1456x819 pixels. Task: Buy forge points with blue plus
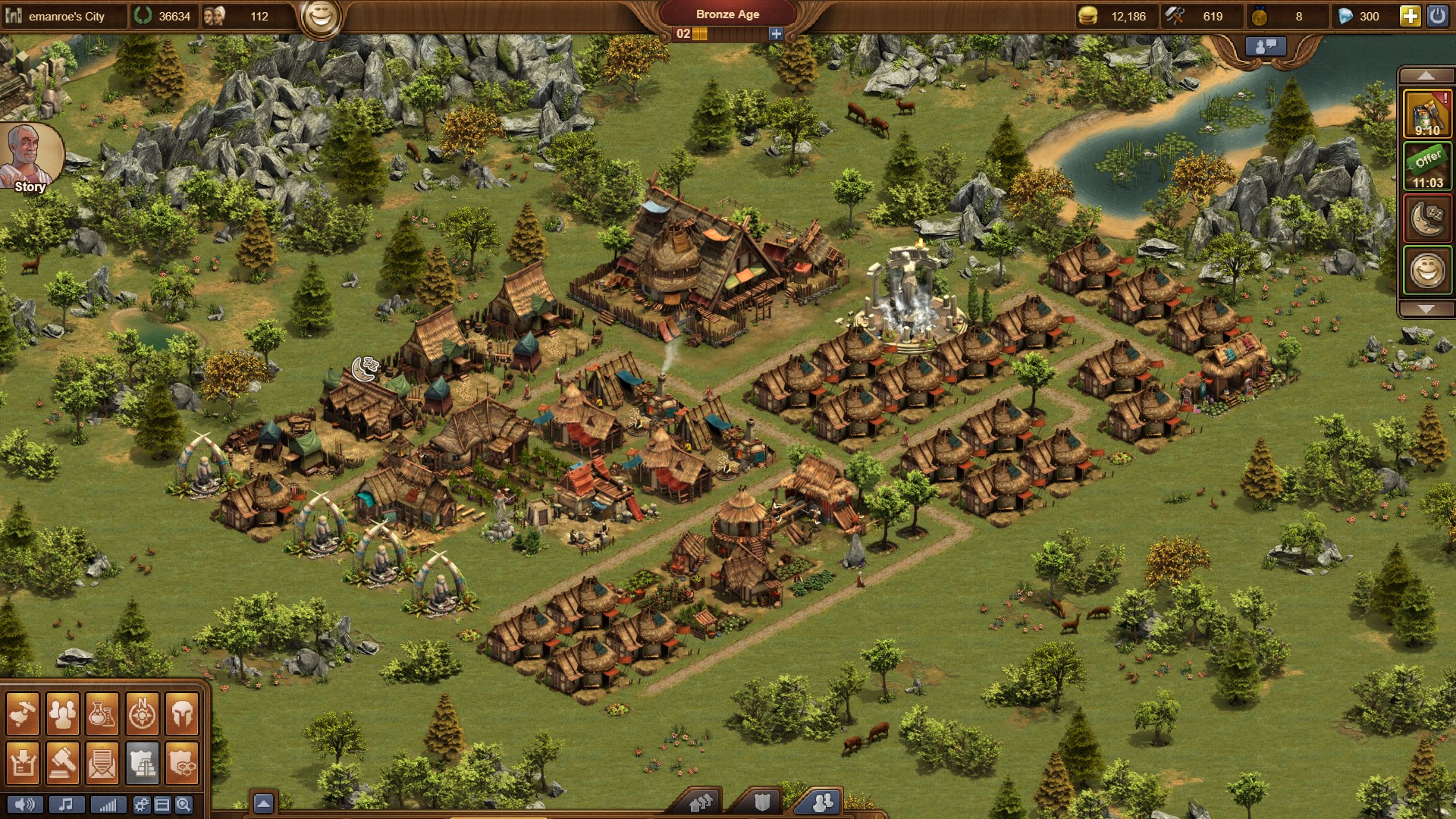[776, 33]
